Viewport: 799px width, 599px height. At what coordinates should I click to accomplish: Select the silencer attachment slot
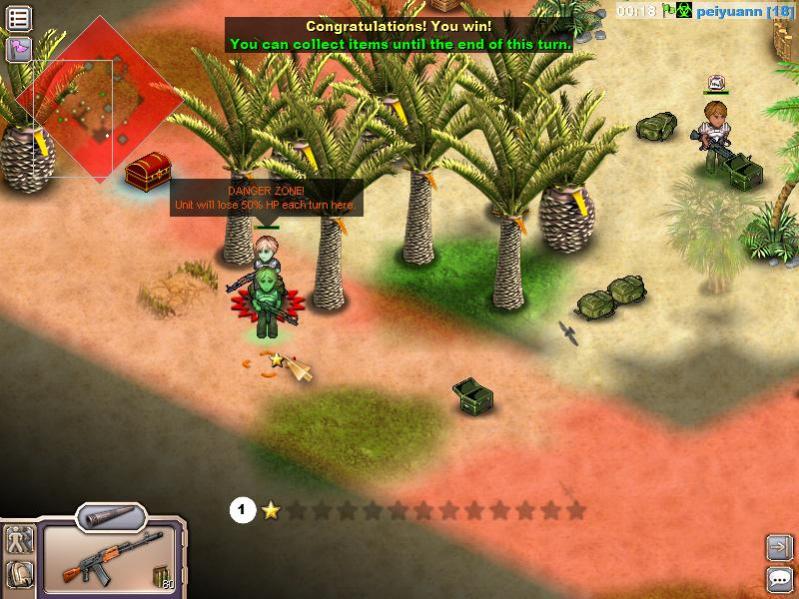pos(111,516)
